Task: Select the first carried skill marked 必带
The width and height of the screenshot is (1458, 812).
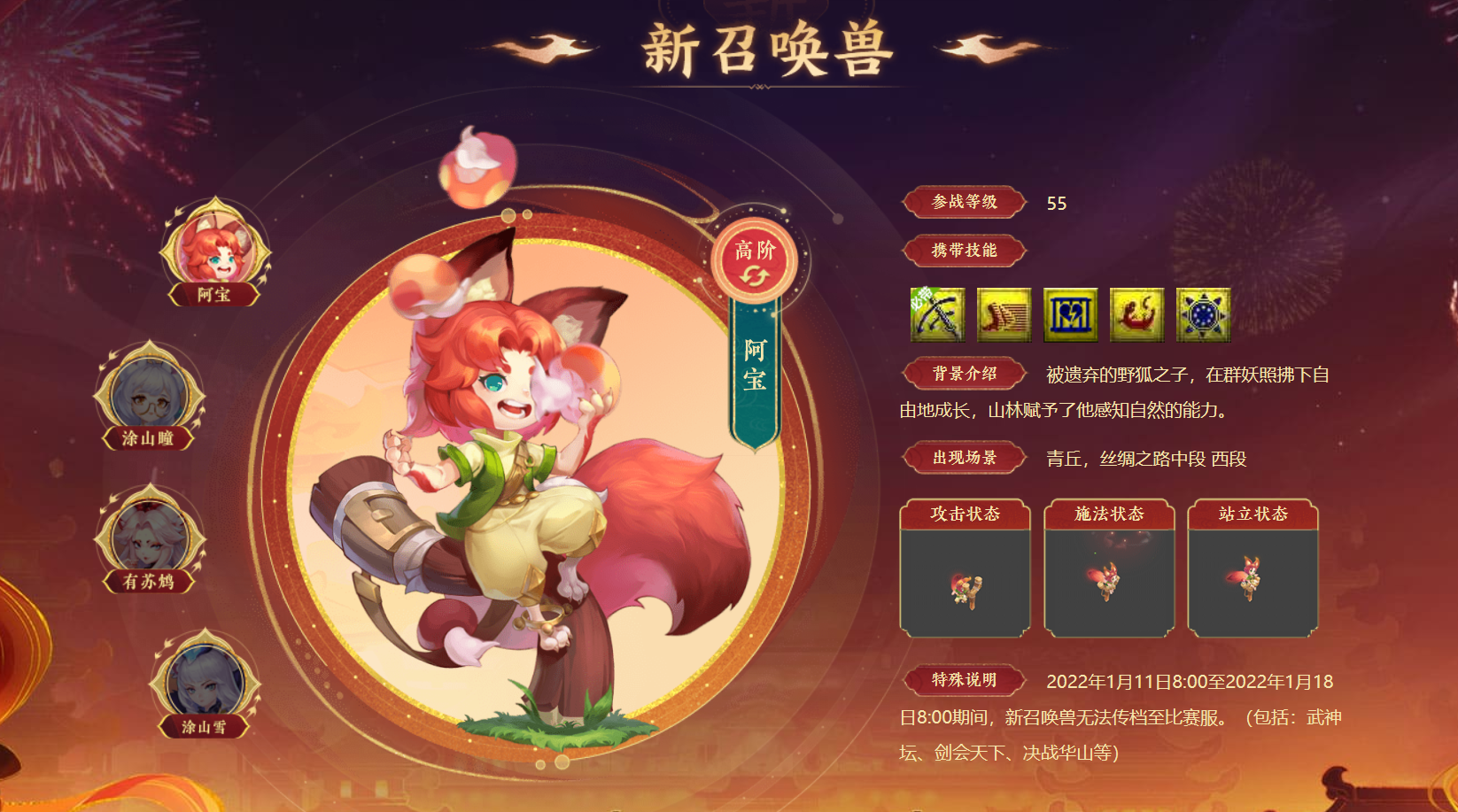Action: (936, 315)
